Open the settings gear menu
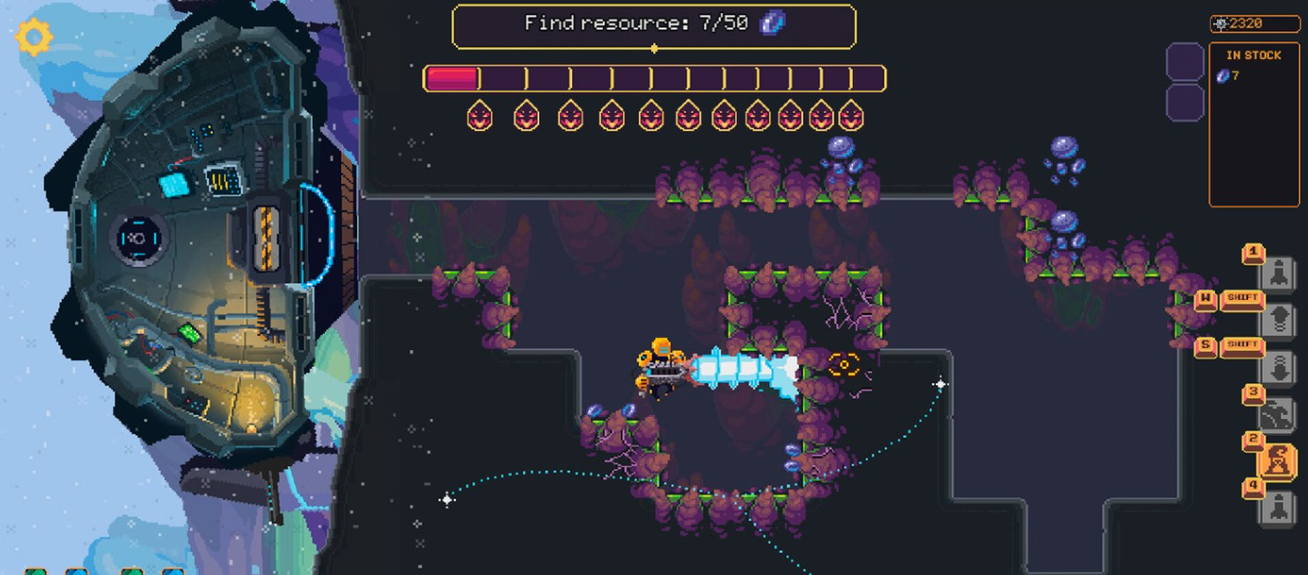Screen dimensions: 1308x575 (x=34, y=37)
